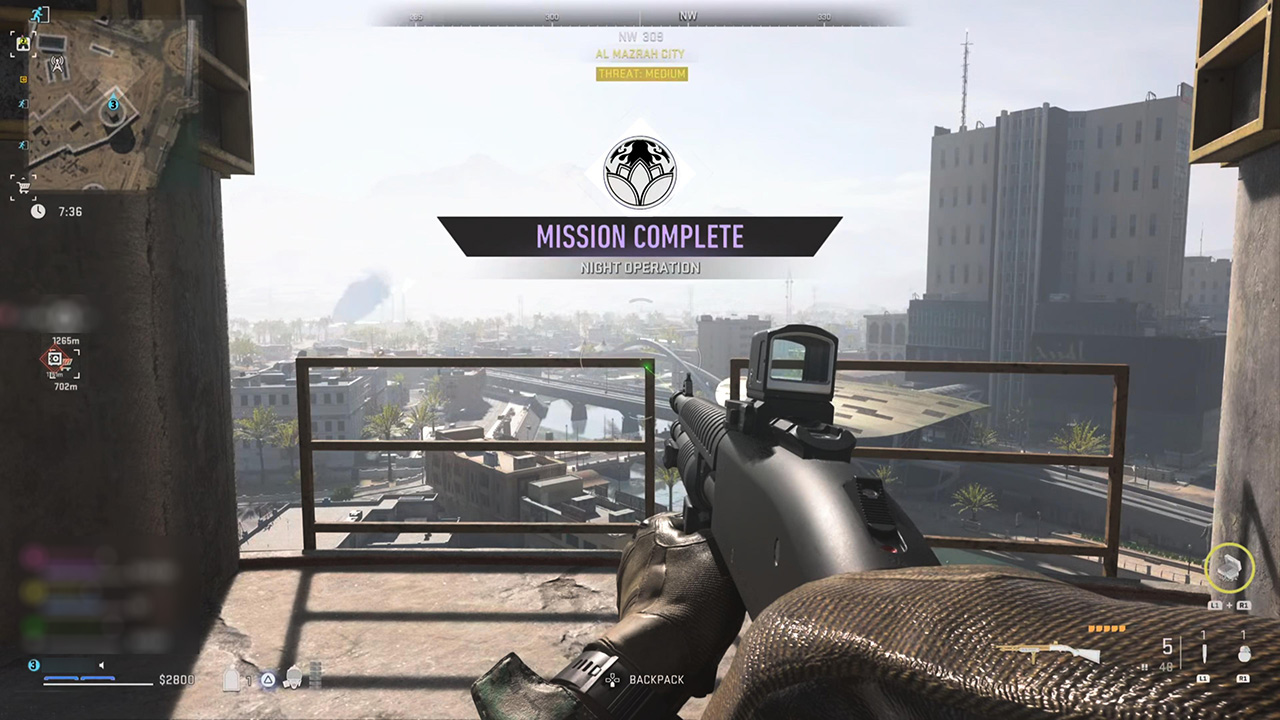Click the MISSION COMPLETE banner
The height and width of the screenshot is (720, 1280).
[x=640, y=236]
